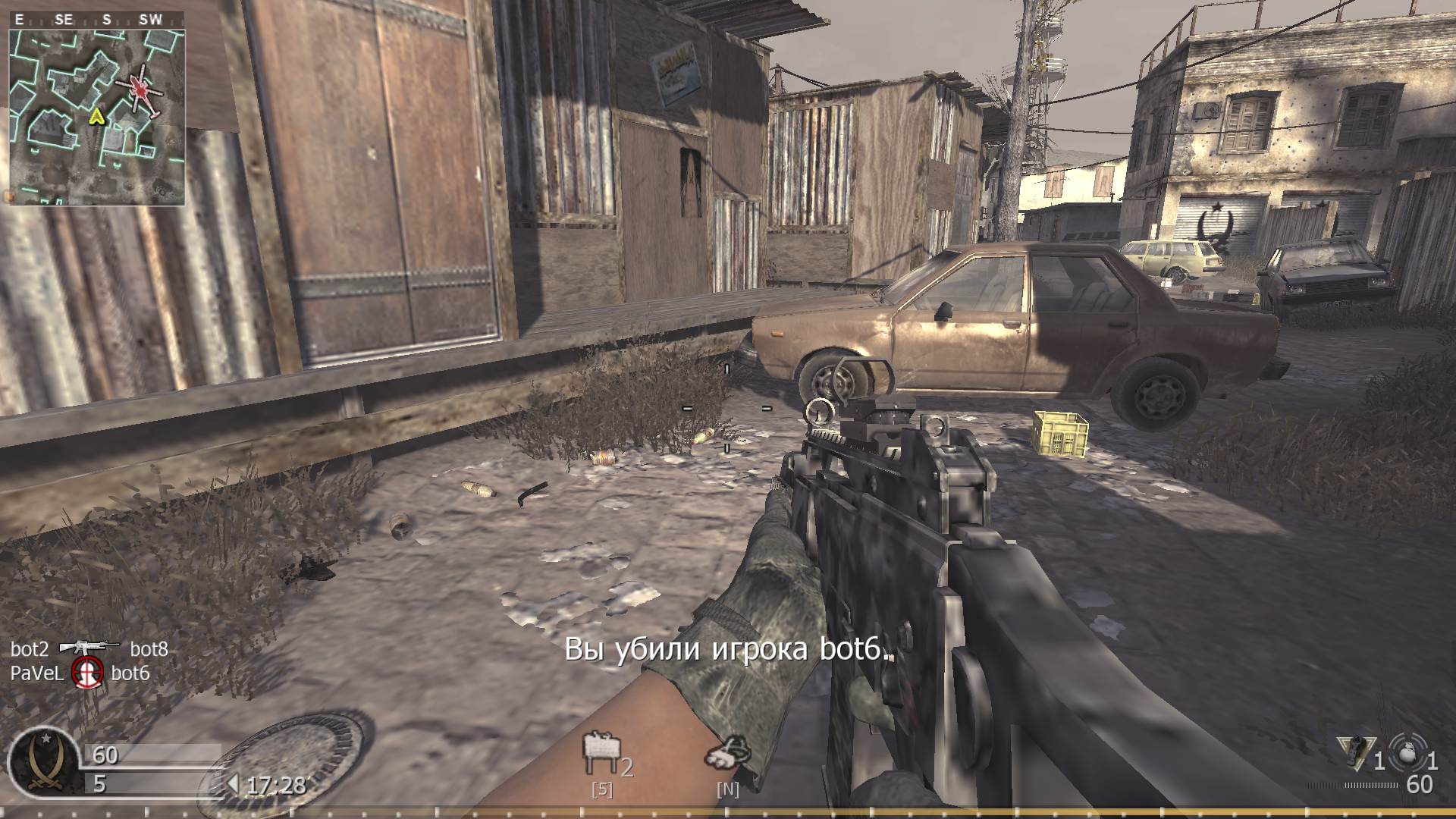The height and width of the screenshot is (819, 1456).
Task: Click the red headshot icon beside PaVeL
Action: click(86, 672)
